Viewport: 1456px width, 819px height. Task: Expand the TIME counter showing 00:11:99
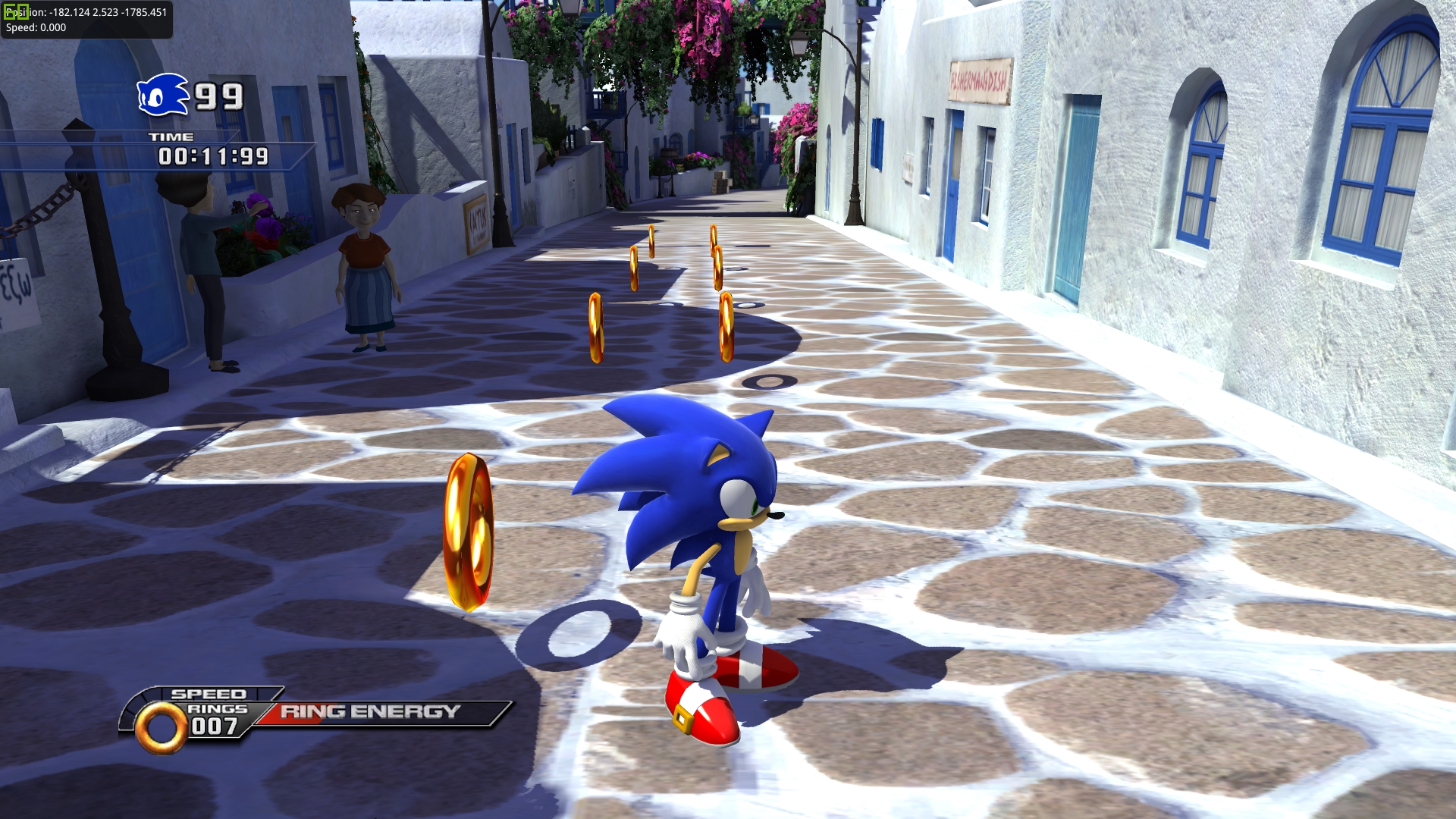(x=212, y=156)
